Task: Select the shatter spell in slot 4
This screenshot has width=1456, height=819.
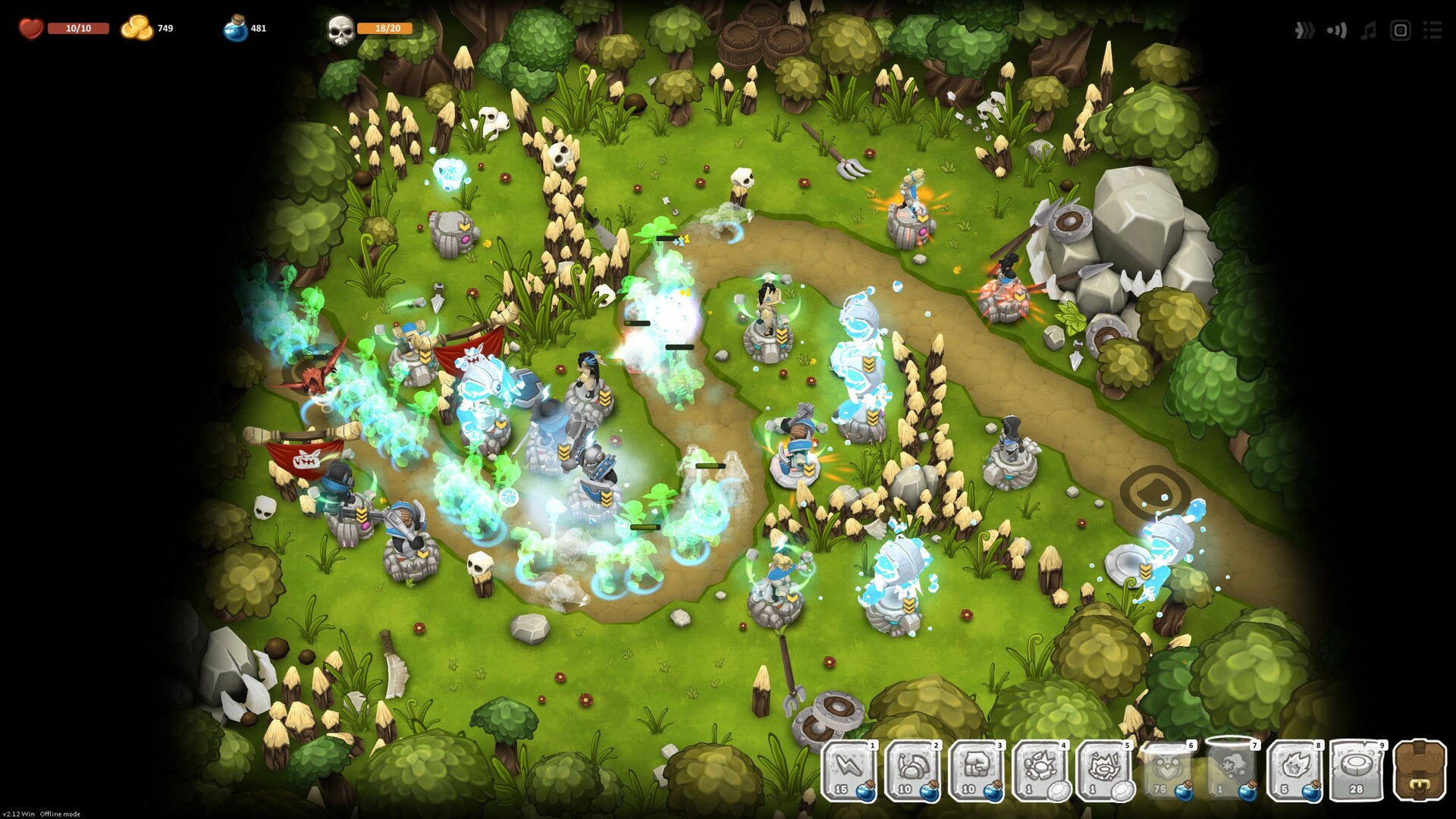Action: pos(1039,773)
